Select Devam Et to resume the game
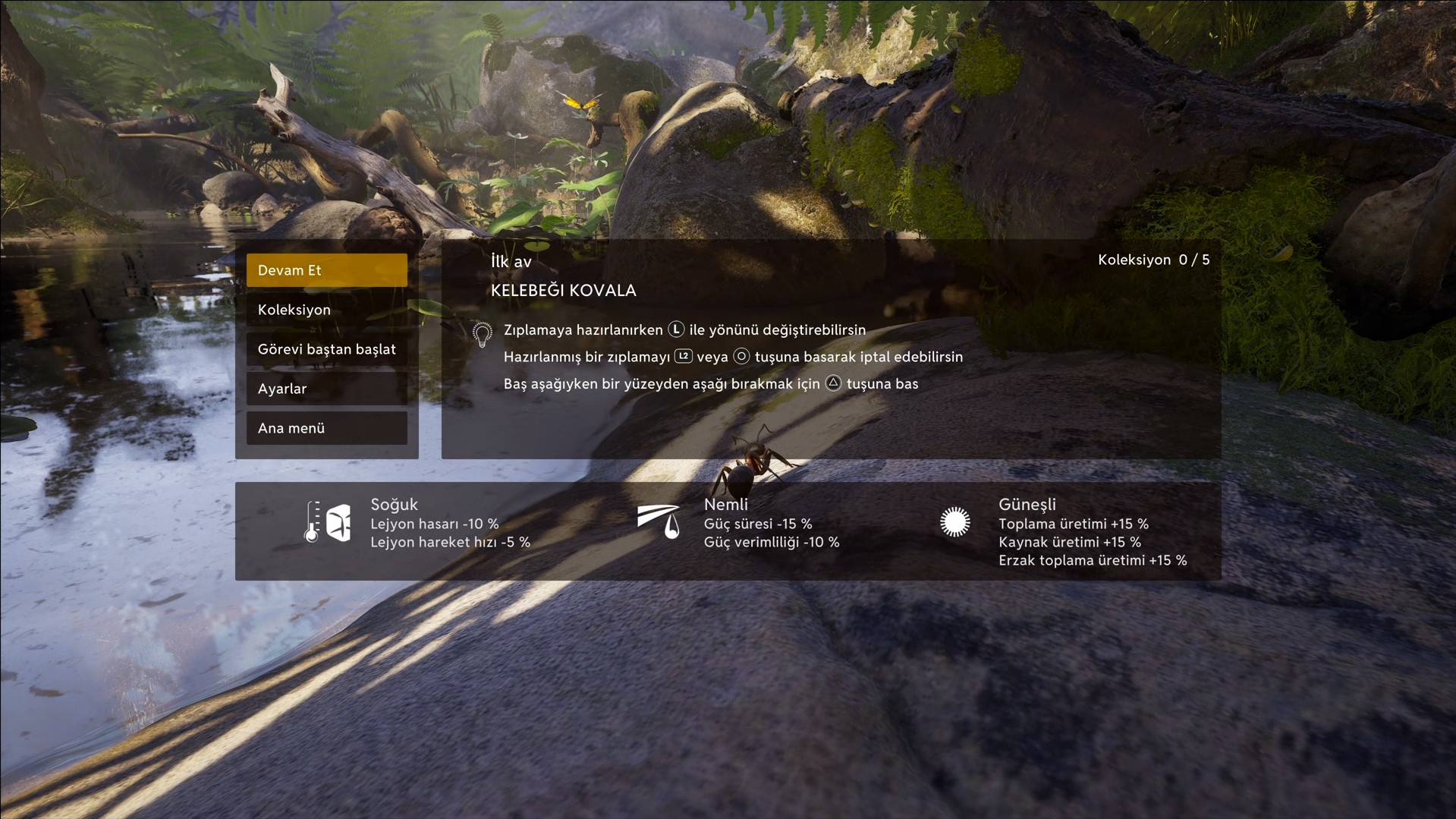Screen dimensions: 1456x819 click(x=326, y=270)
